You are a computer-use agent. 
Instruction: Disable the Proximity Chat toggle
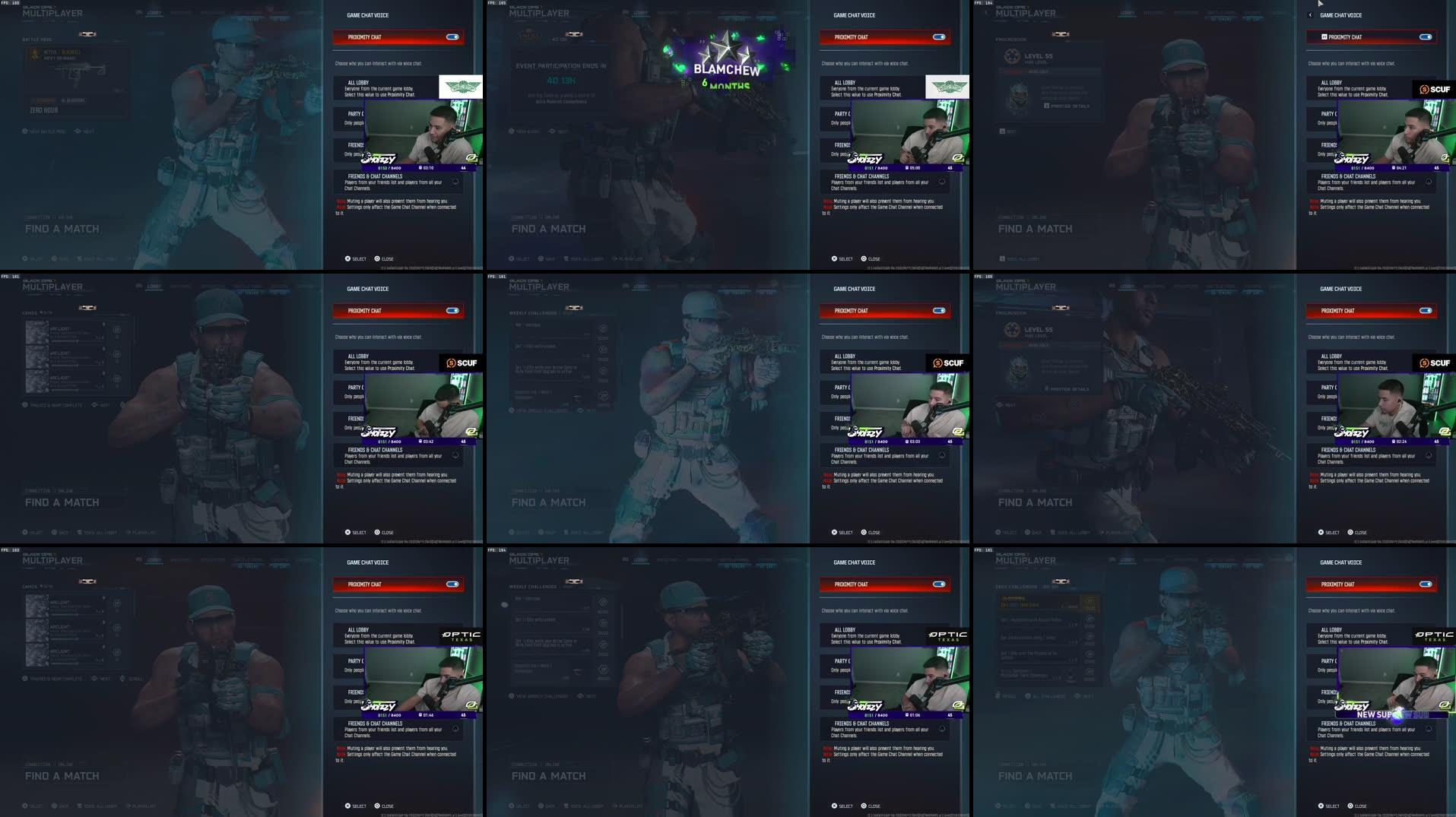tap(452, 36)
